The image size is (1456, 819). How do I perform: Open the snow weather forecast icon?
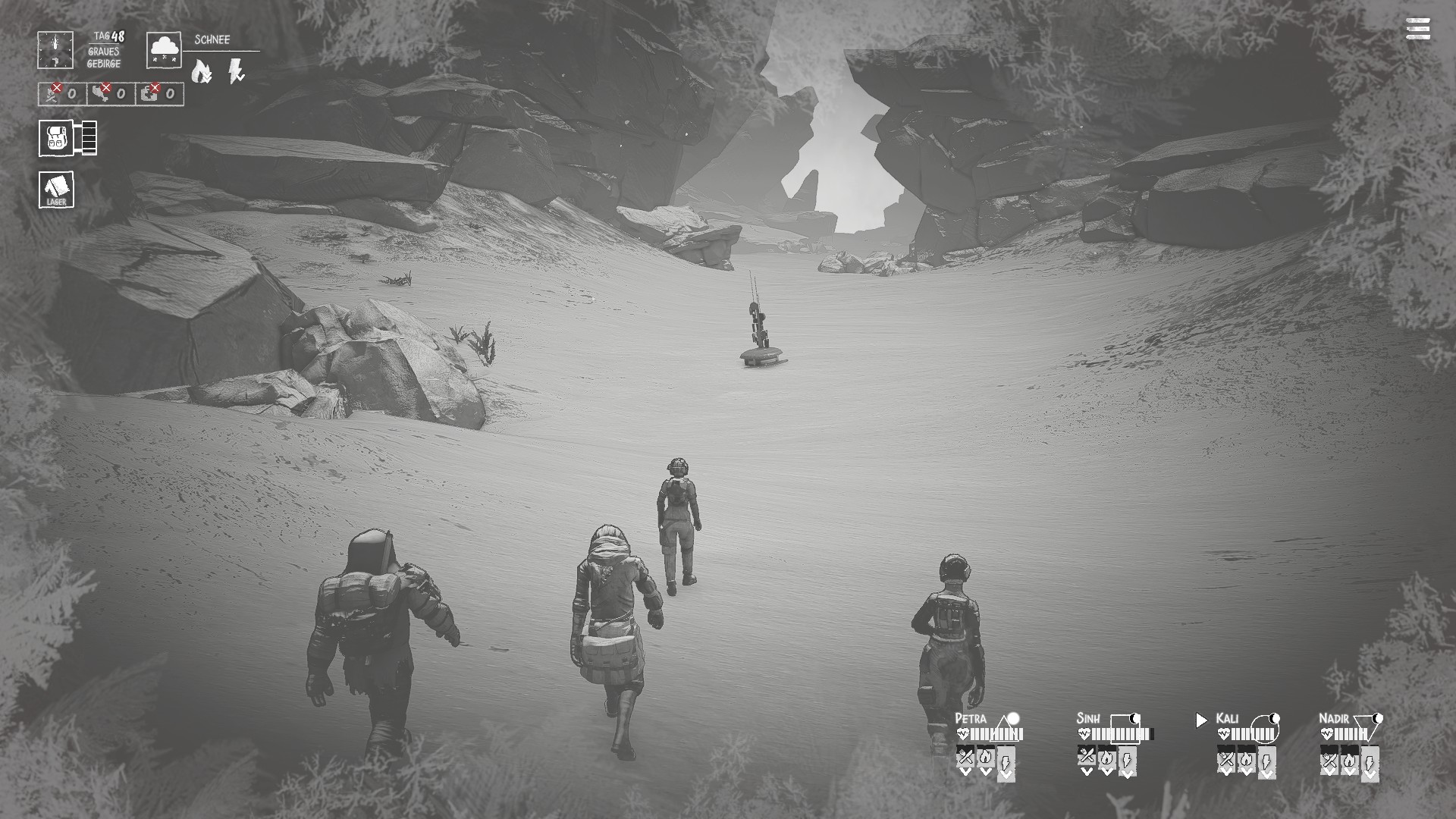coord(164,50)
